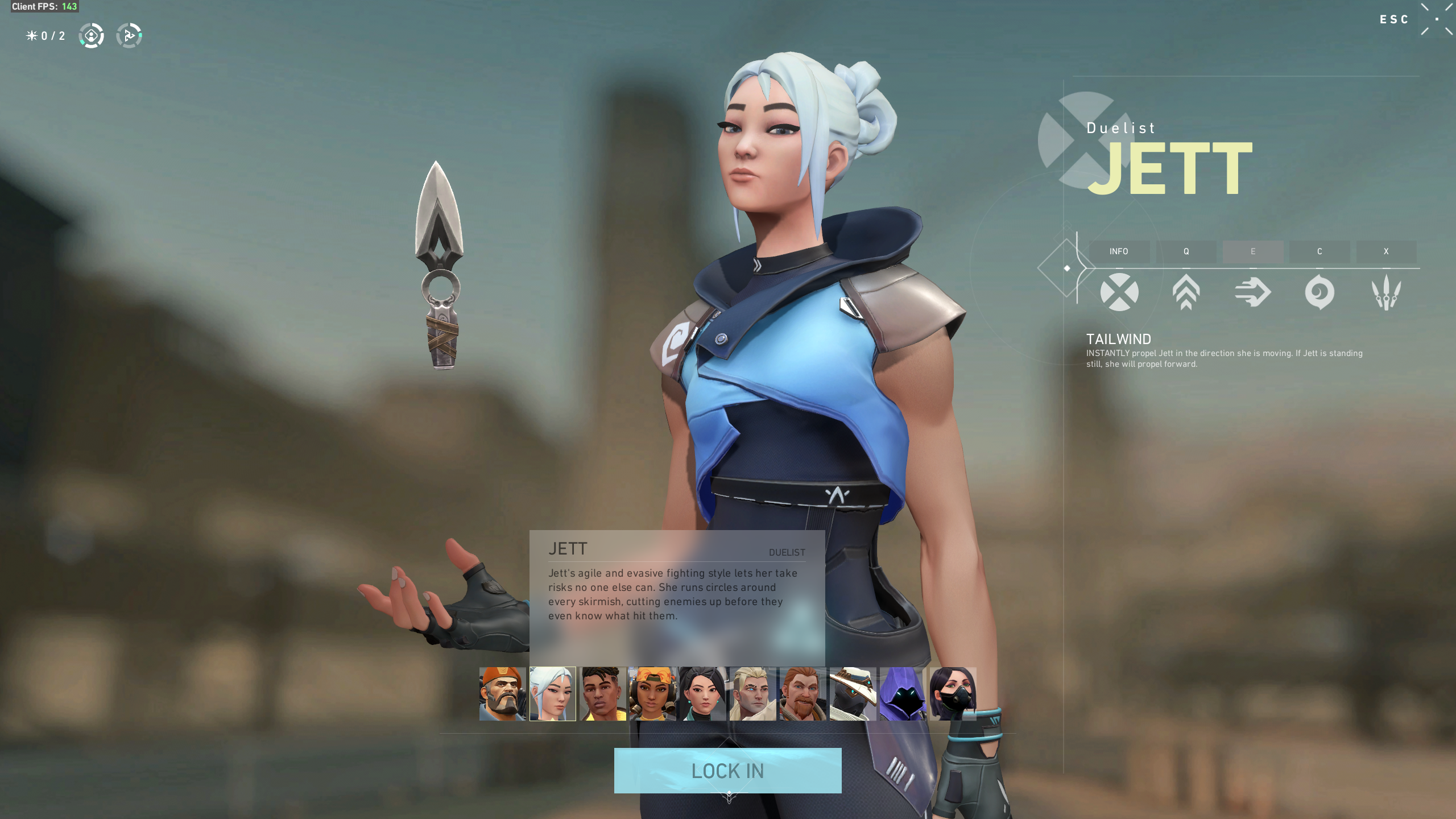Click the agent contract progress ring icon
Viewport: 1456px width, 819px height.
(91, 36)
